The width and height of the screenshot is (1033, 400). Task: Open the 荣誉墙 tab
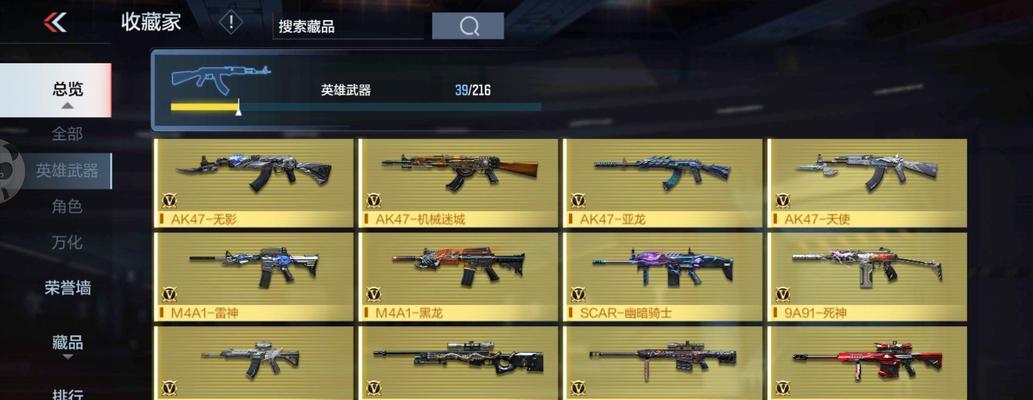(67, 288)
